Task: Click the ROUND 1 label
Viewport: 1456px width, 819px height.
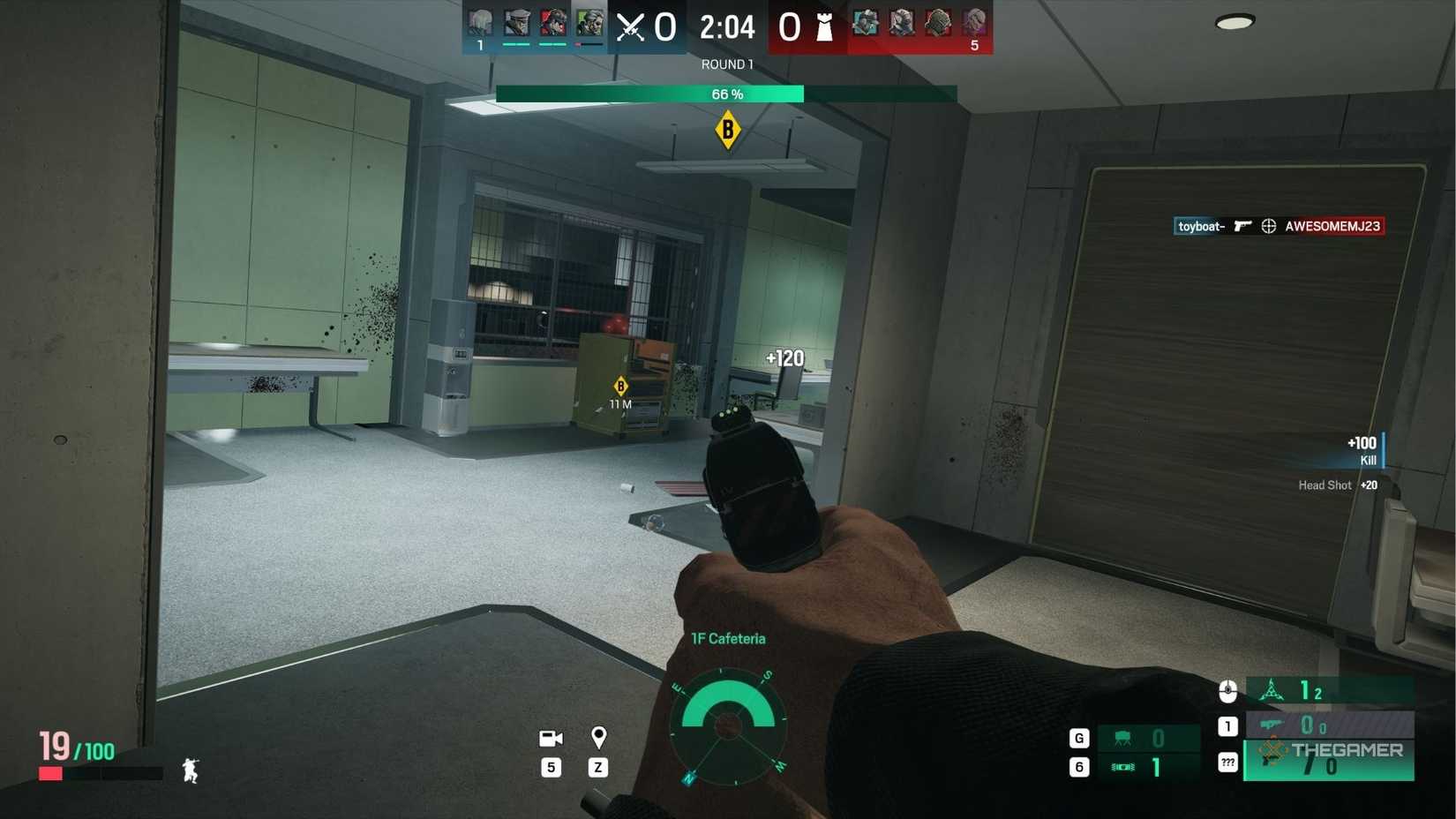Action: 726,64
